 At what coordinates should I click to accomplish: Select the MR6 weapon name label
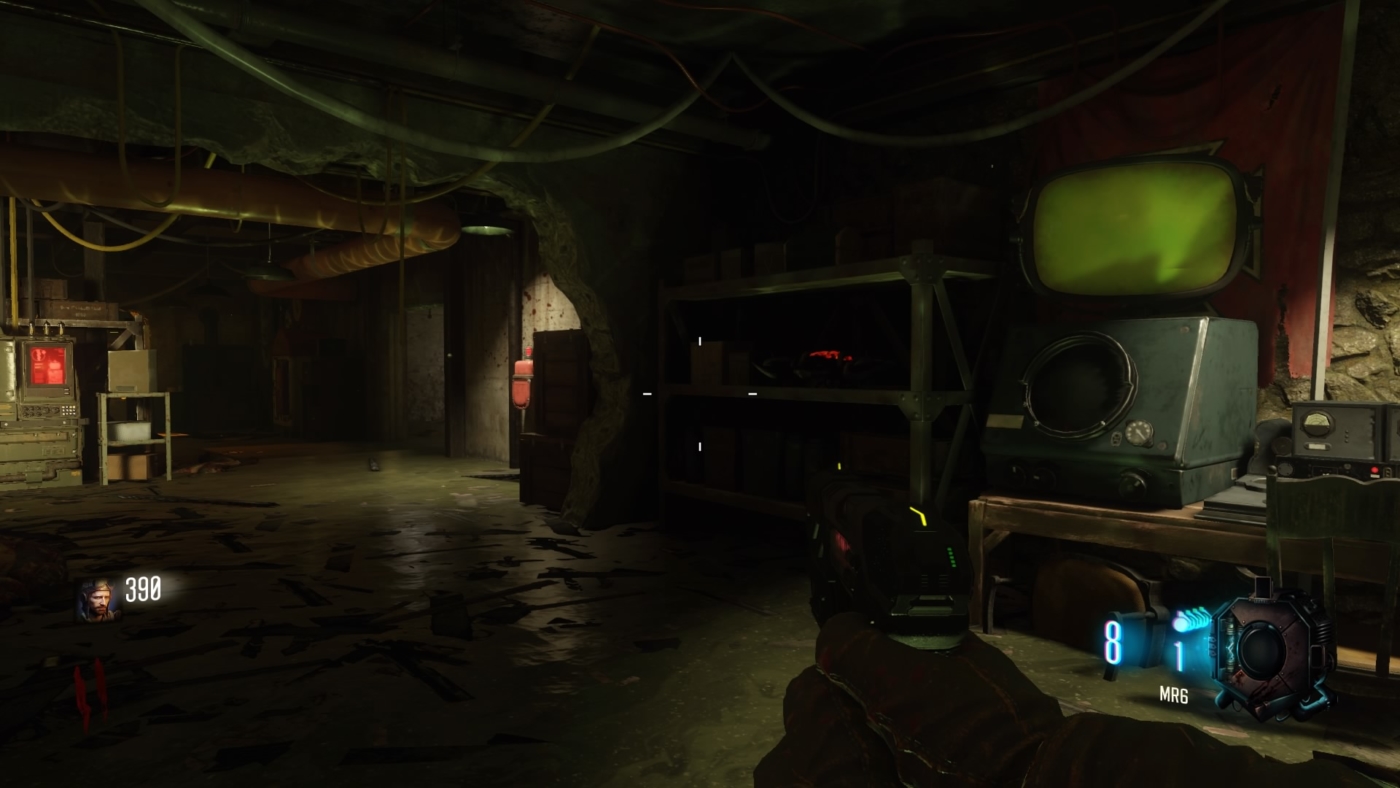tap(1174, 692)
